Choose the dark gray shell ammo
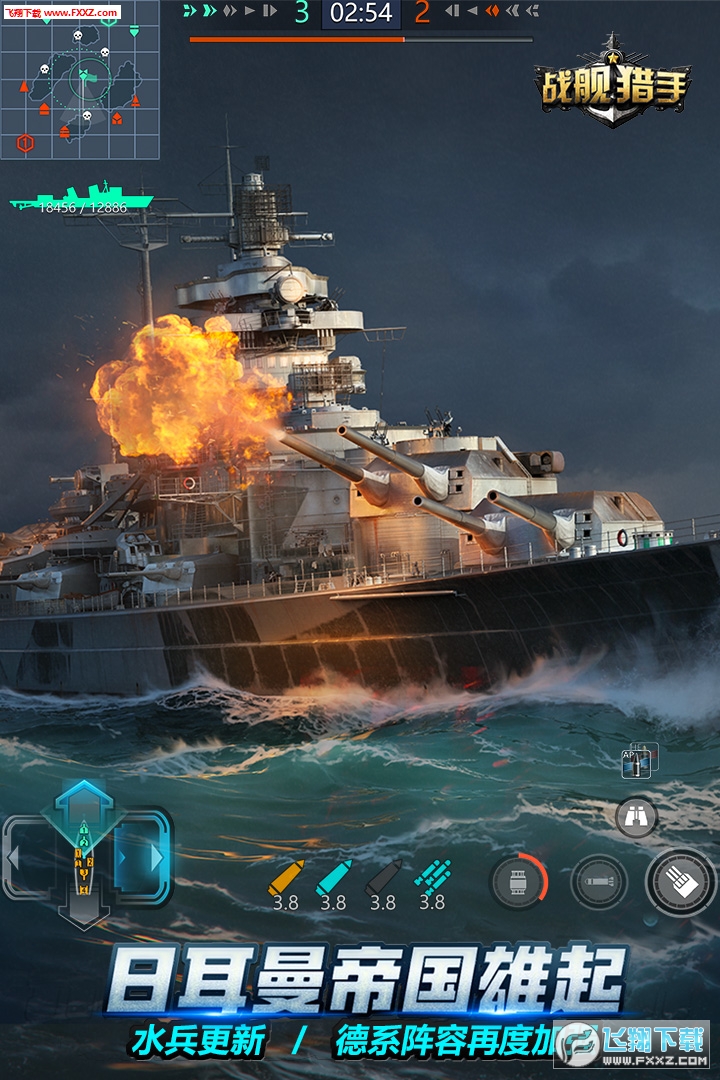The width and height of the screenshot is (720, 1080). 383,877
